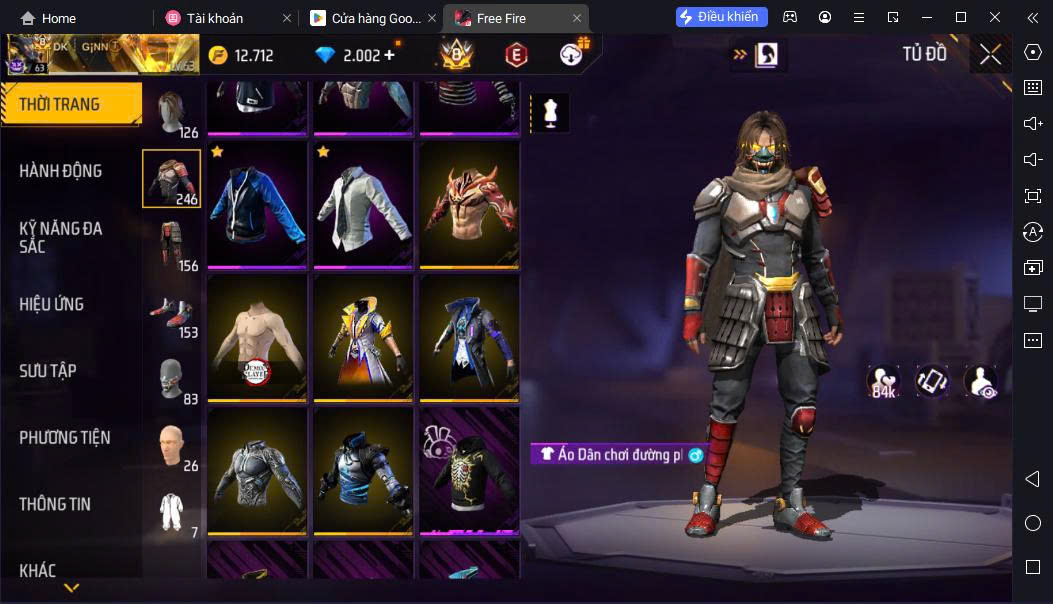Screen dimensions: 1053x604
Task: Equip the white shirt with tie
Action: (x=363, y=204)
